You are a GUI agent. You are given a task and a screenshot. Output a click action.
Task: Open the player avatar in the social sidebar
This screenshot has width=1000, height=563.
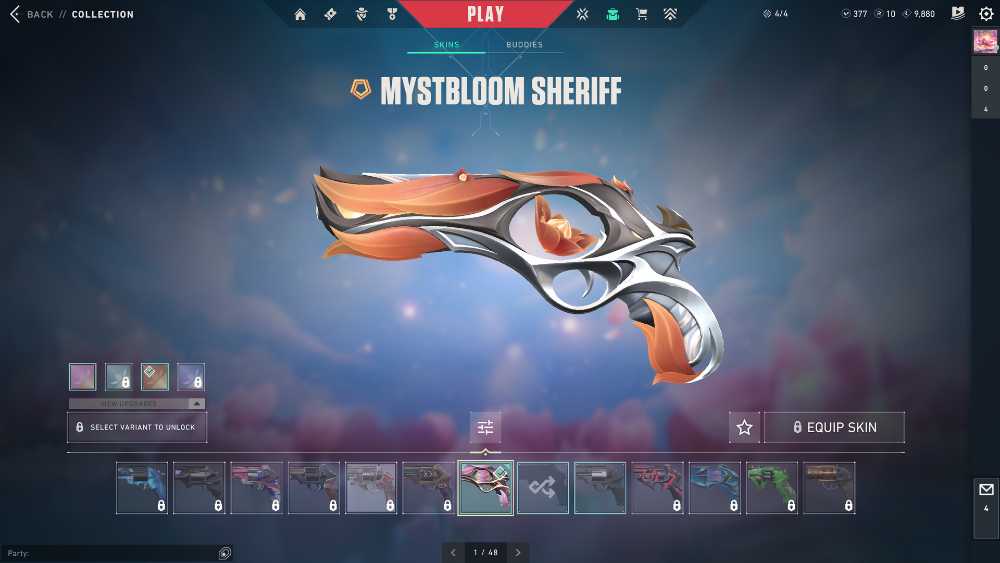point(985,42)
